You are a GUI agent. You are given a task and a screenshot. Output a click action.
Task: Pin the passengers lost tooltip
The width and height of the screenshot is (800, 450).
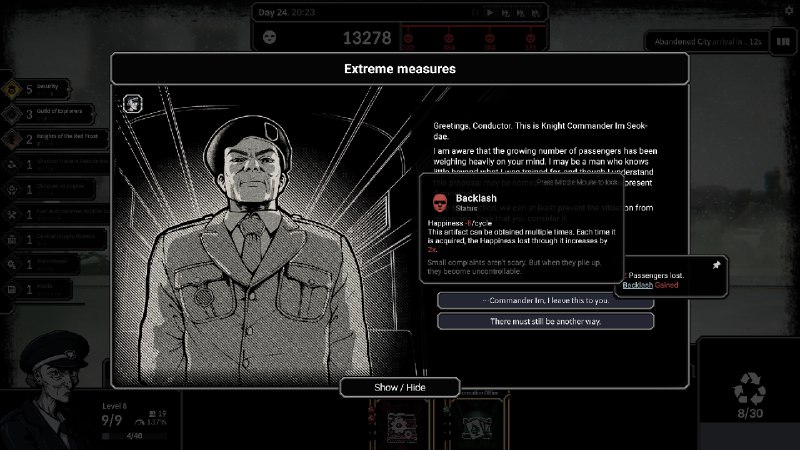(715, 266)
